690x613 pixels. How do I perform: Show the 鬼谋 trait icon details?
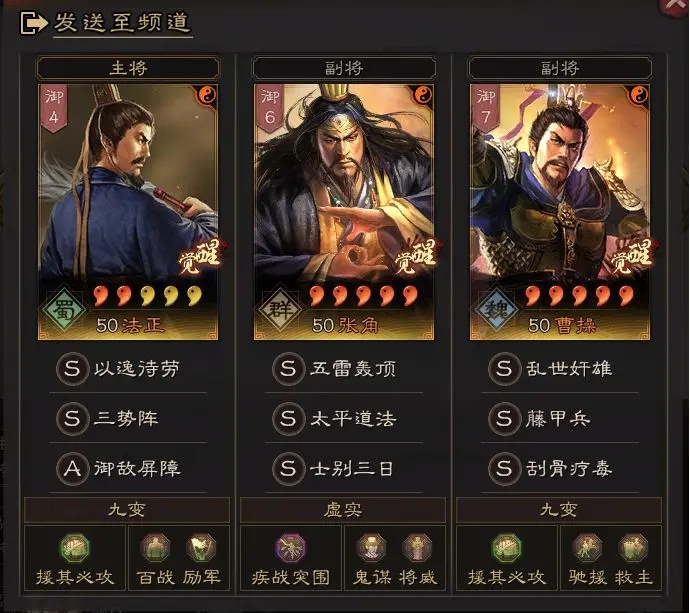[371, 548]
